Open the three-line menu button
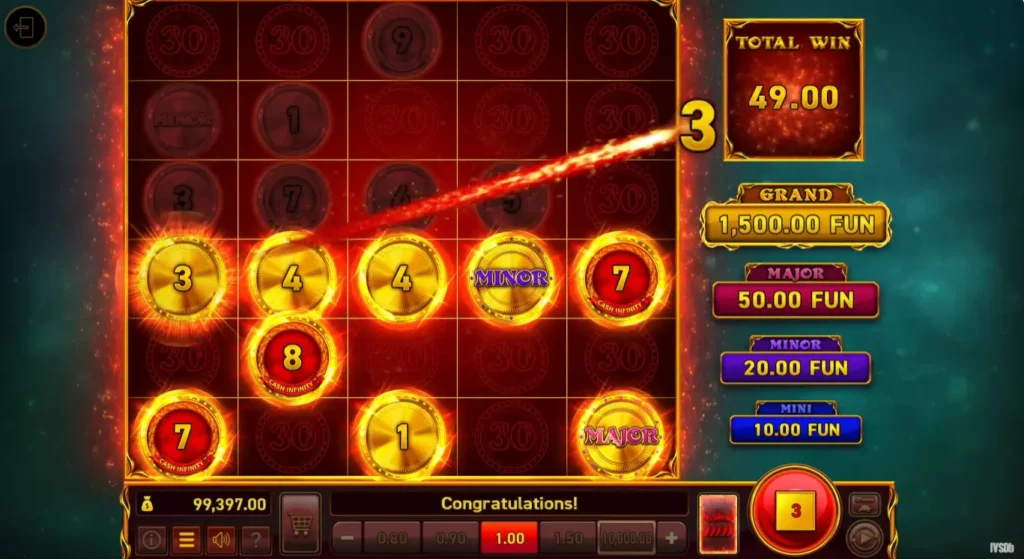The image size is (1024, 559). point(185,539)
